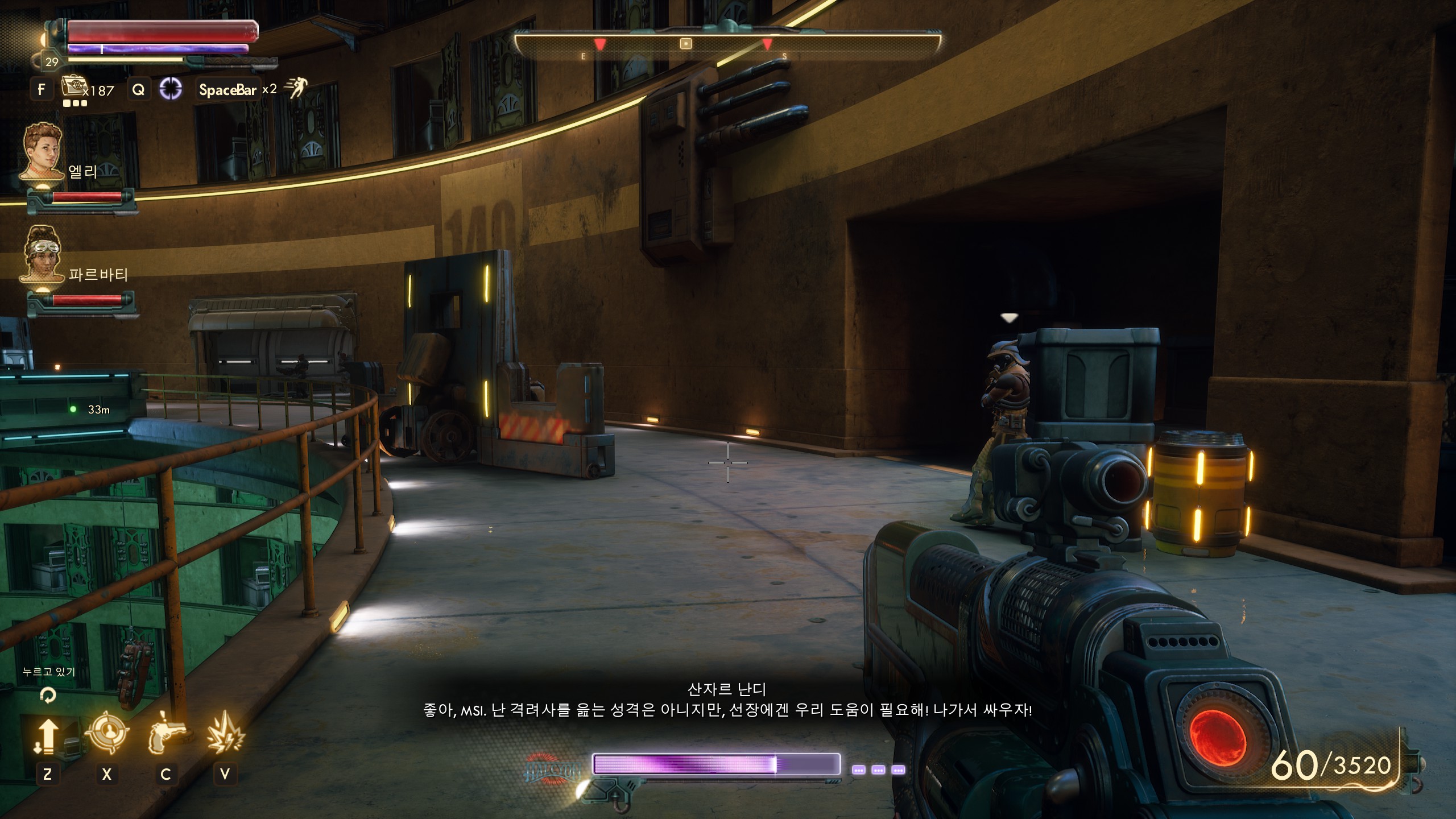Use the pistol companion ability icon

click(x=166, y=735)
